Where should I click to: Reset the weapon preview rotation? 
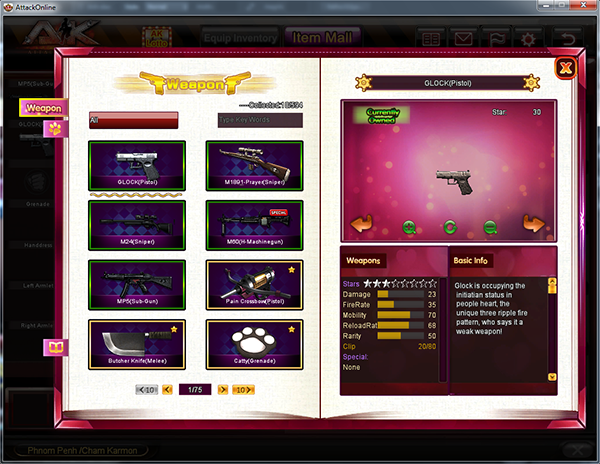click(x=450, y=227)
